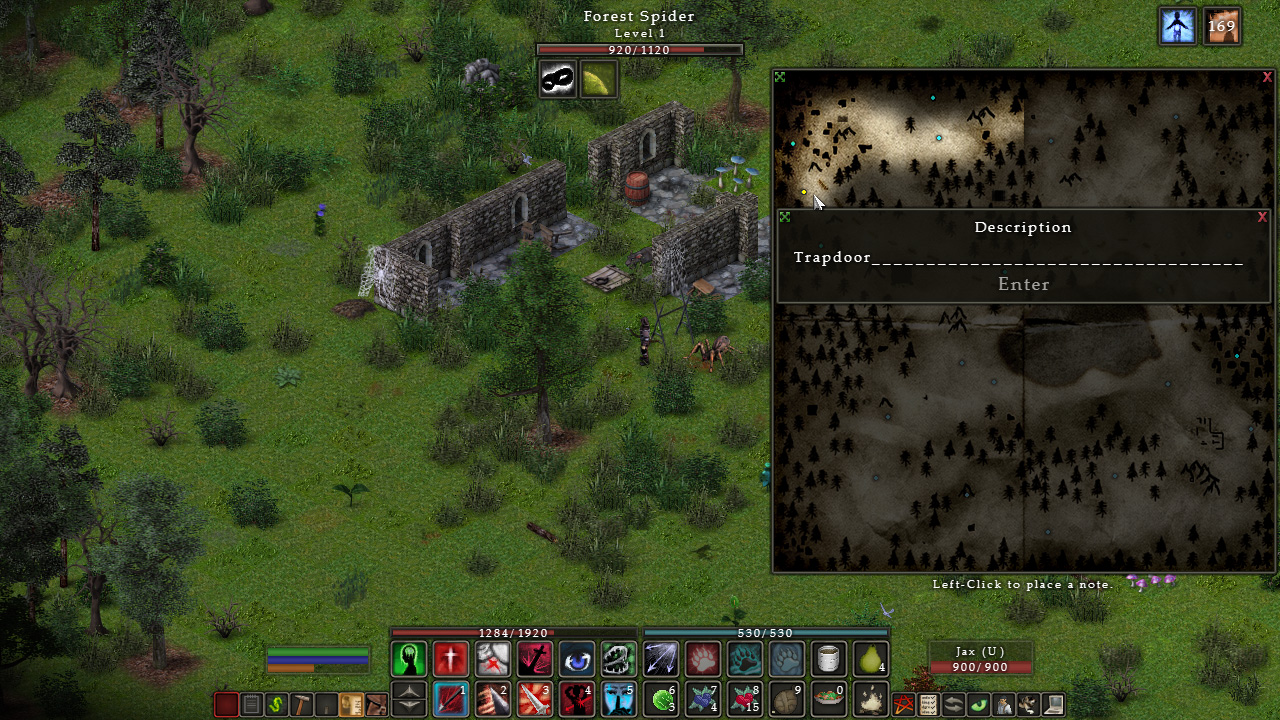Use the green pear food slot
1280x720 pixels.
click(871, 659)
